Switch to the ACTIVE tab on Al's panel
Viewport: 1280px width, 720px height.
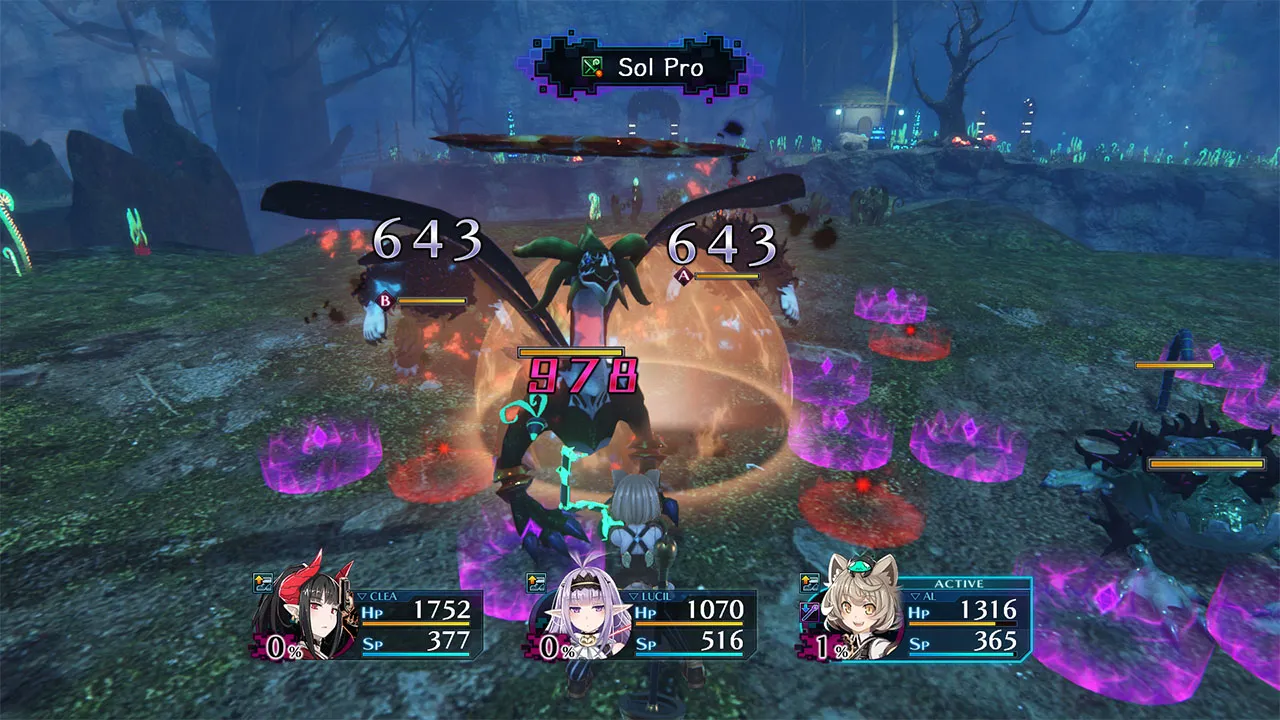pyautogui.click(x=960, y=582)
